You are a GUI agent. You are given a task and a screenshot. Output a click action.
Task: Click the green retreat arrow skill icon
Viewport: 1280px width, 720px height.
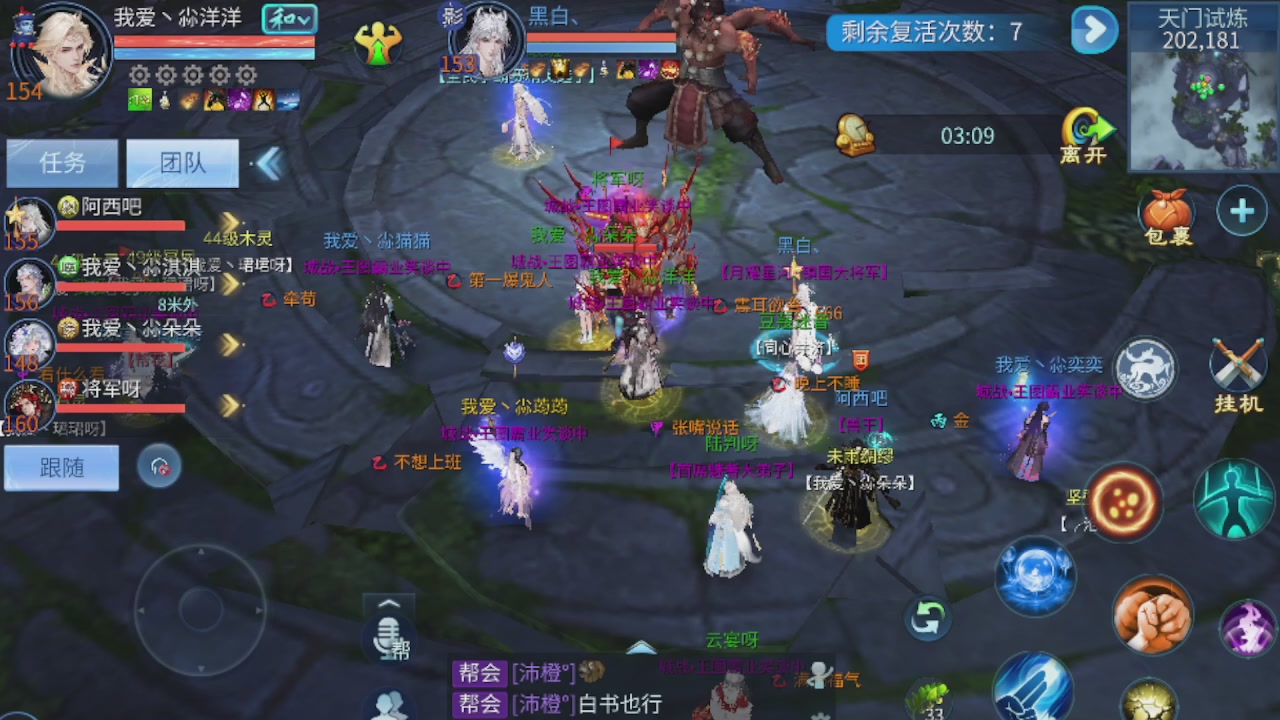click(926, 618)
